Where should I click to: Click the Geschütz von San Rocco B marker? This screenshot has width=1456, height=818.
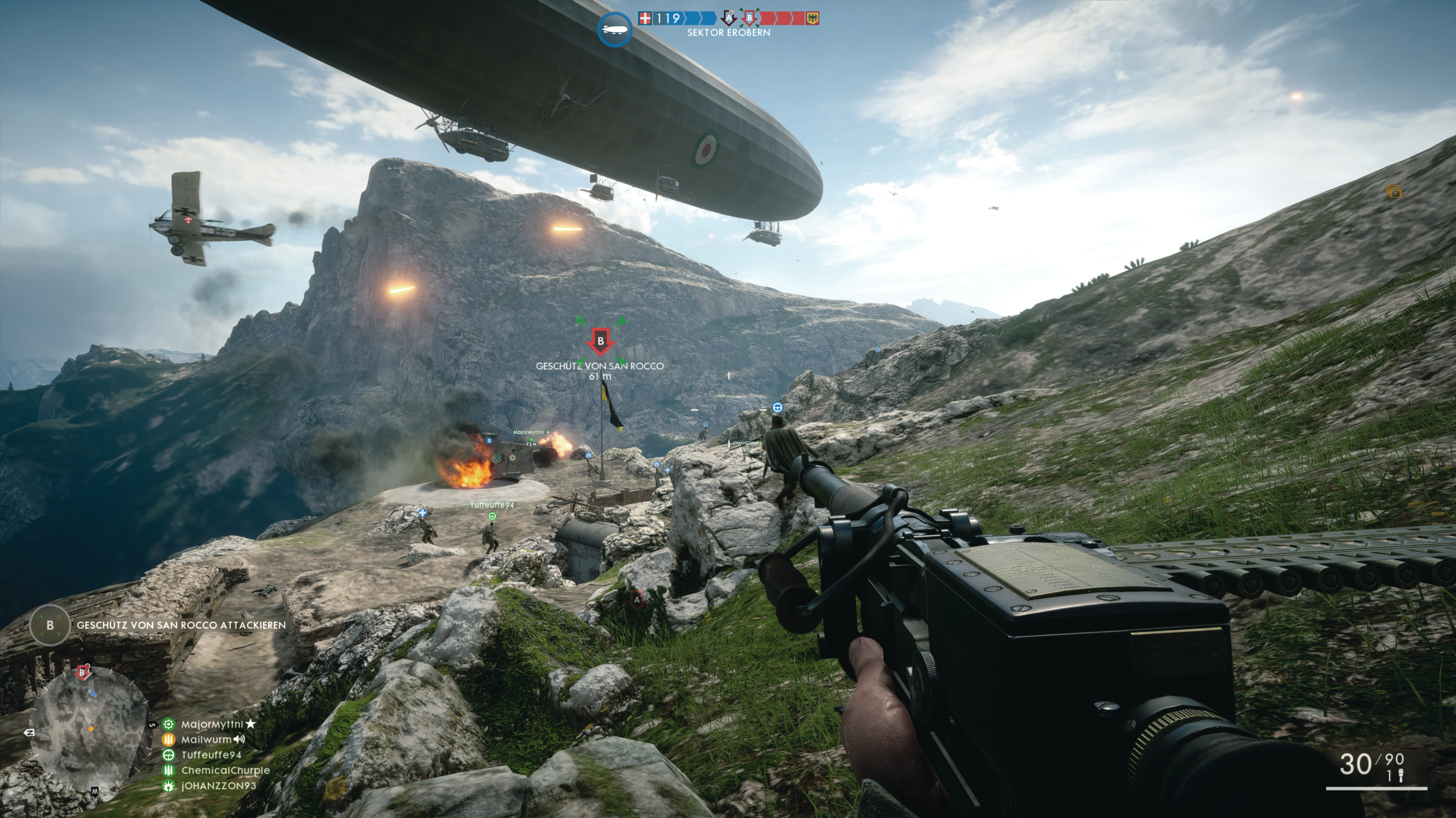click(x=600, y=342)
